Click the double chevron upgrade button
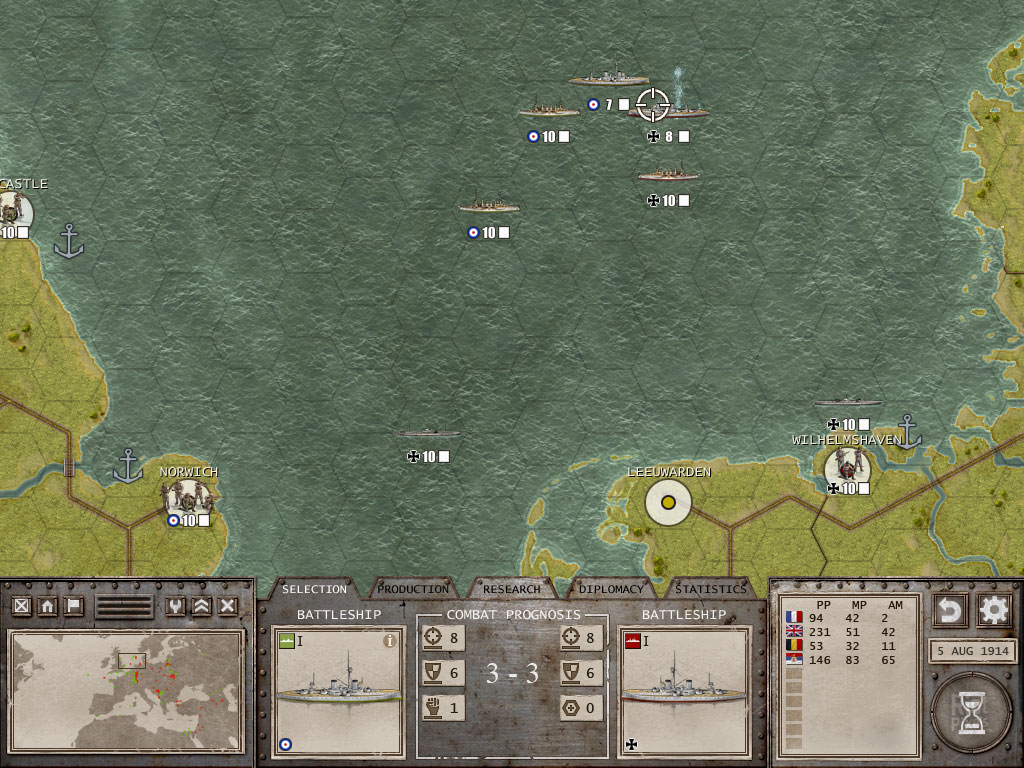This screenshot has width=1024, height=768. 202,606
